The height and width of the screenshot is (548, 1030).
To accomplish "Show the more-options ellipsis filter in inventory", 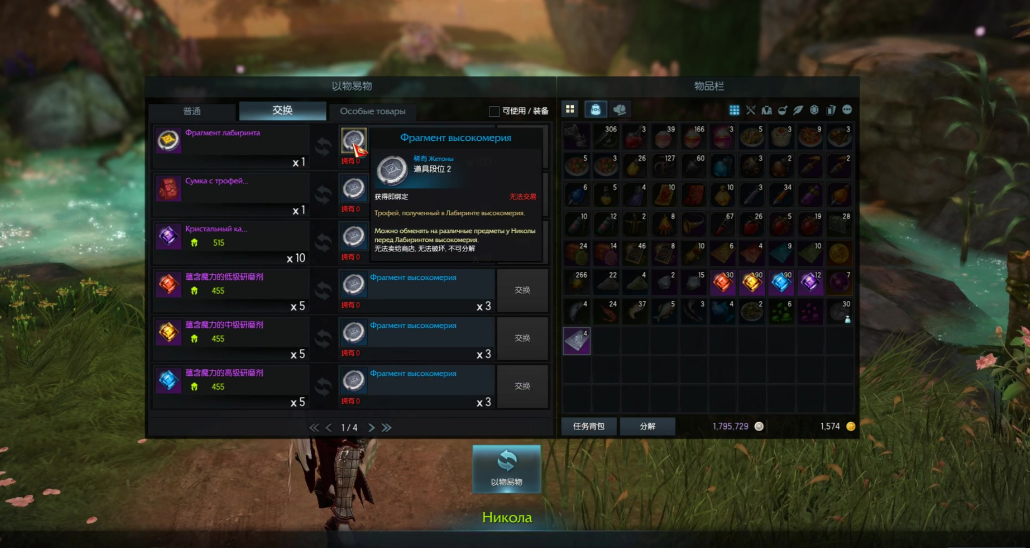I will tap(847, 109).
